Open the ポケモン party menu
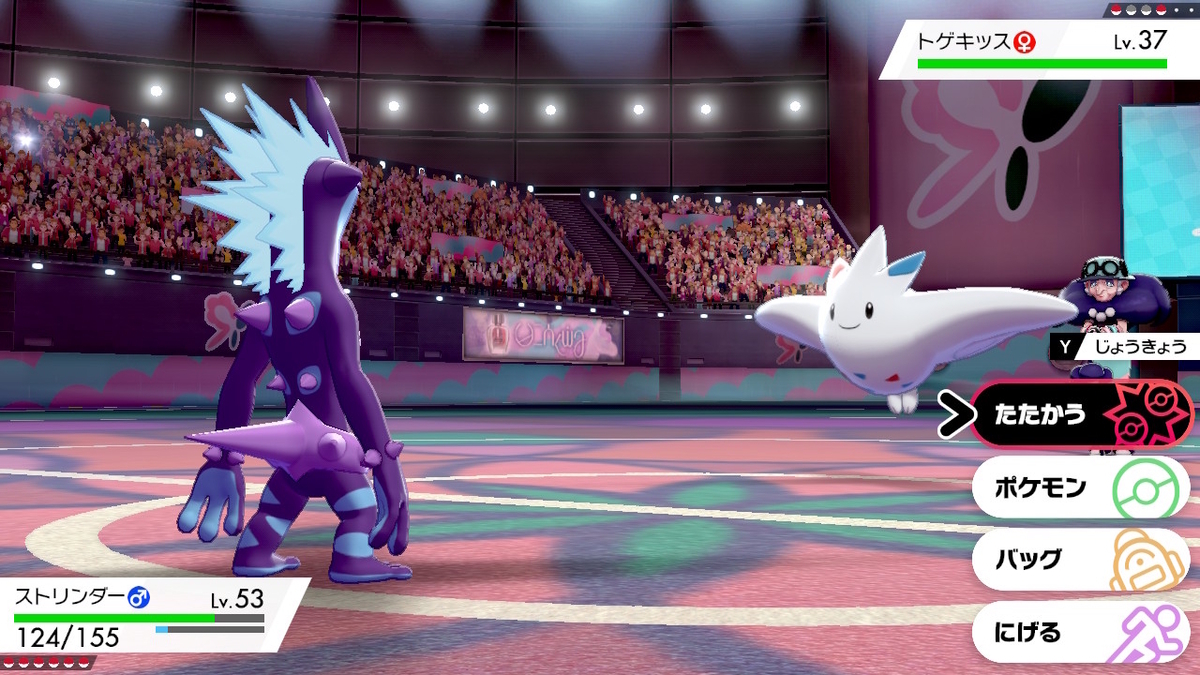 (1080, 488)
